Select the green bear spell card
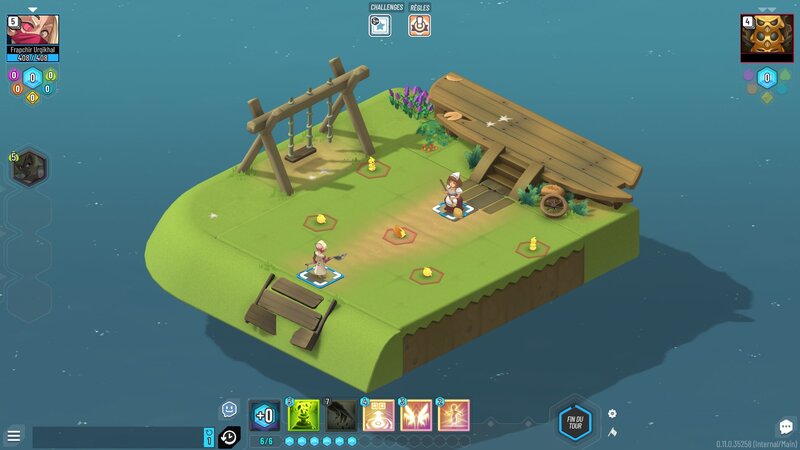Screen dimensions: 800x450 pos(303,415)
